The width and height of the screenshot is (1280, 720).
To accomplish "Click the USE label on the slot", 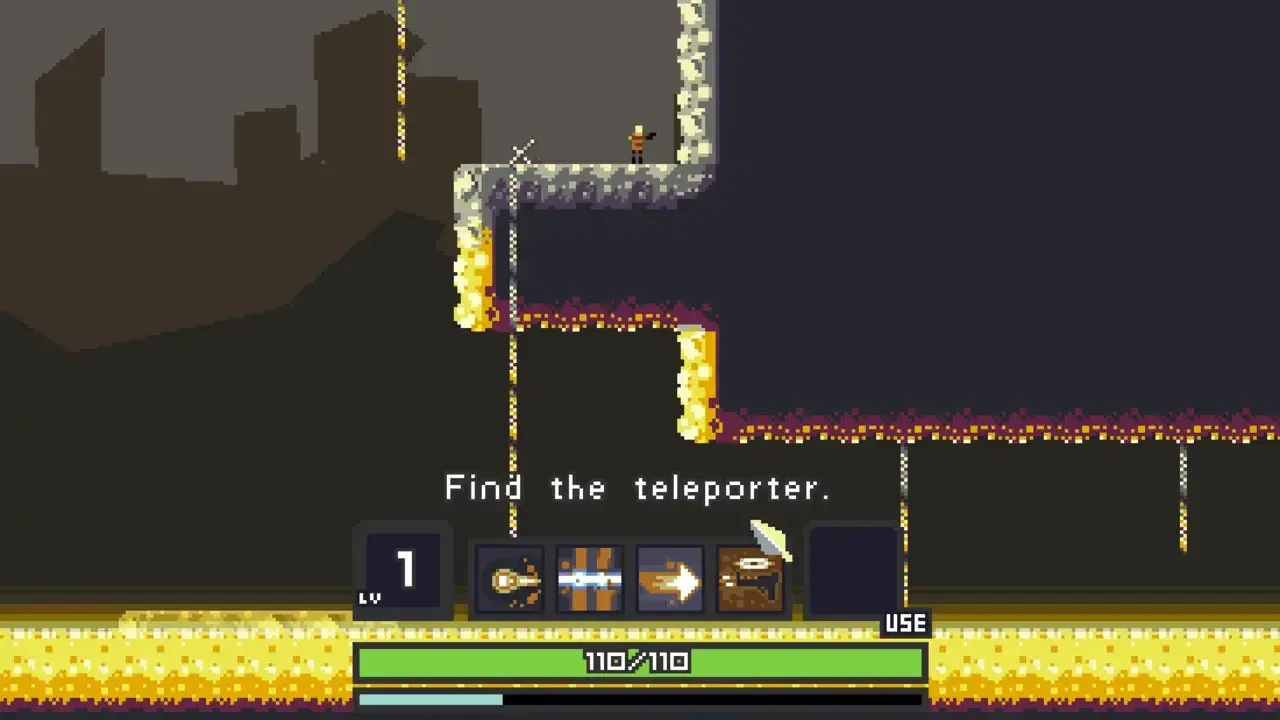I will 903,623.
